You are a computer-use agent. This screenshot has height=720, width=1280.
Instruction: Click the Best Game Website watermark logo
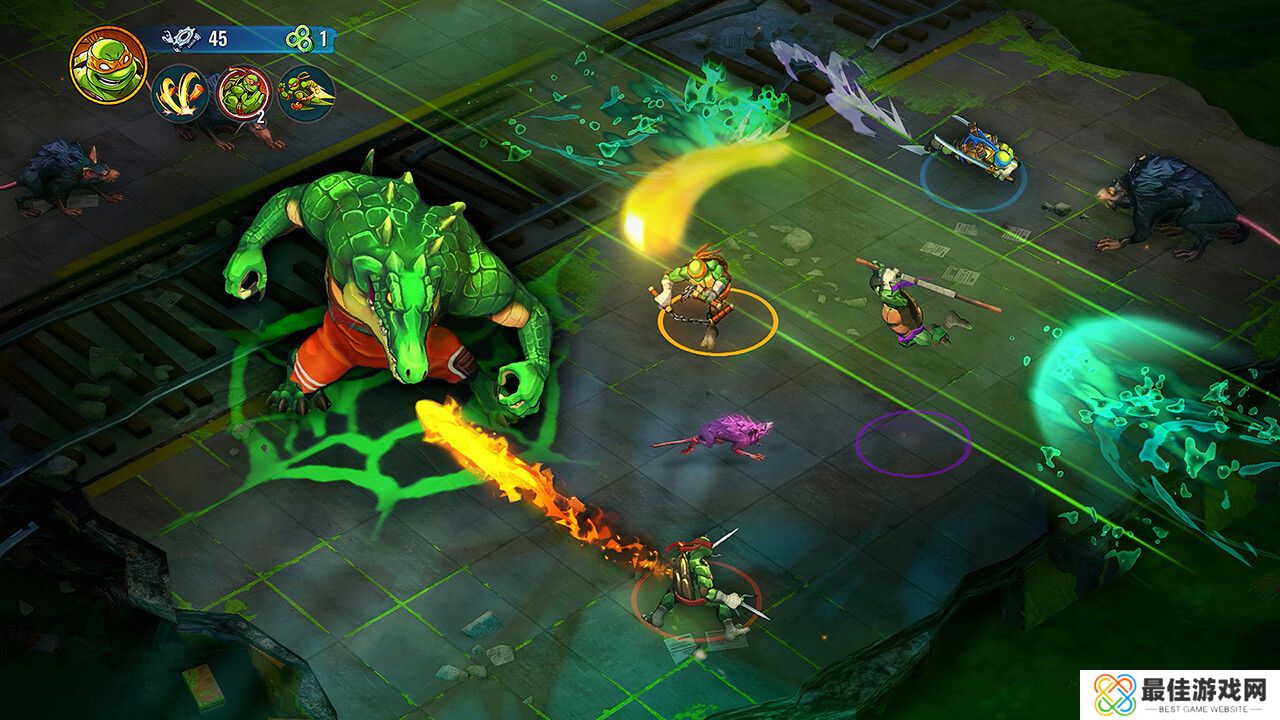[x=1180, y=695]
